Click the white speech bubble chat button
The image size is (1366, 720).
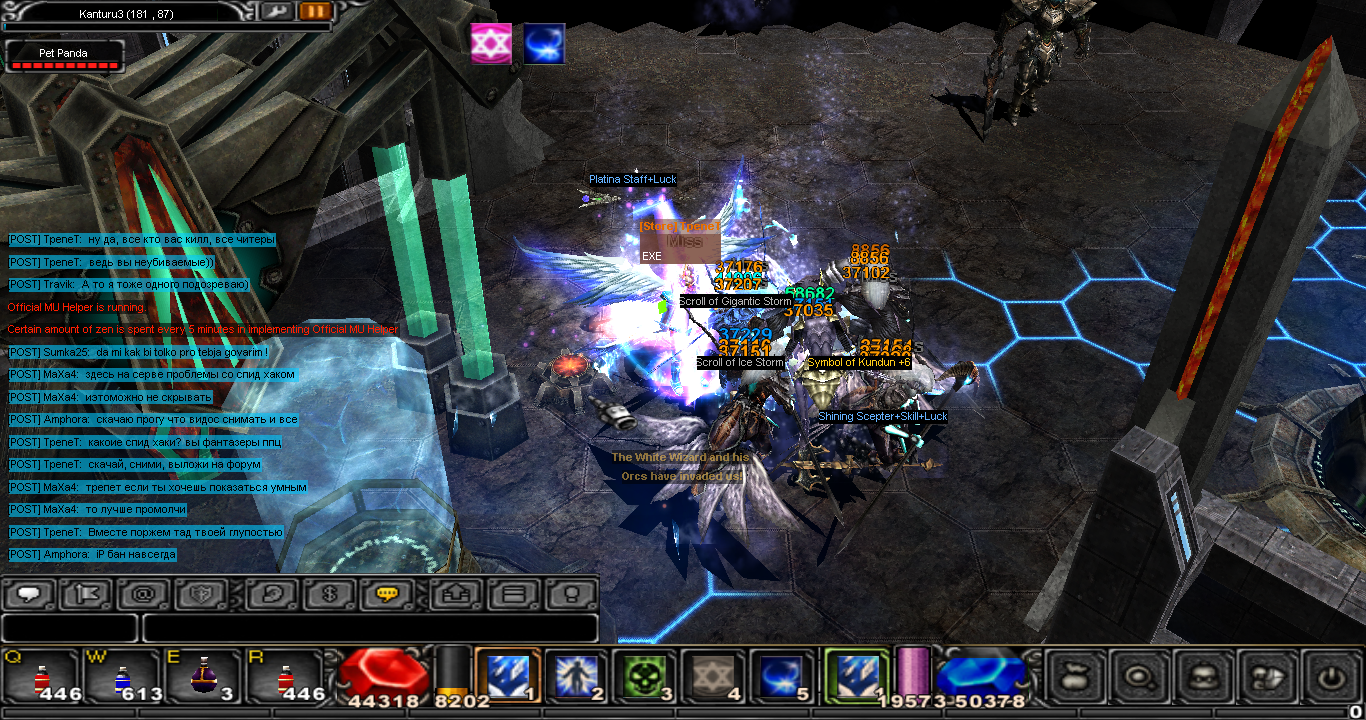coord(29,594)
